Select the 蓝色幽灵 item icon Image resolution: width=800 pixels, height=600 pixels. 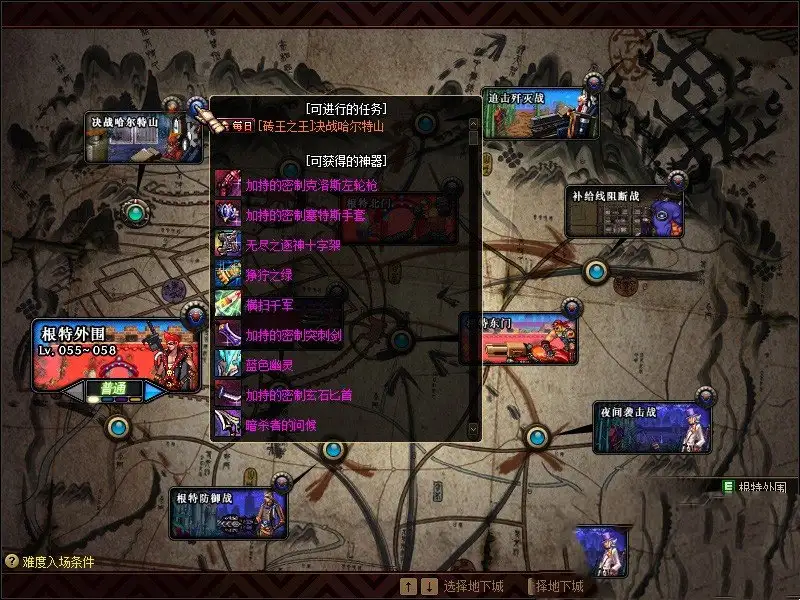pos(228,365)
